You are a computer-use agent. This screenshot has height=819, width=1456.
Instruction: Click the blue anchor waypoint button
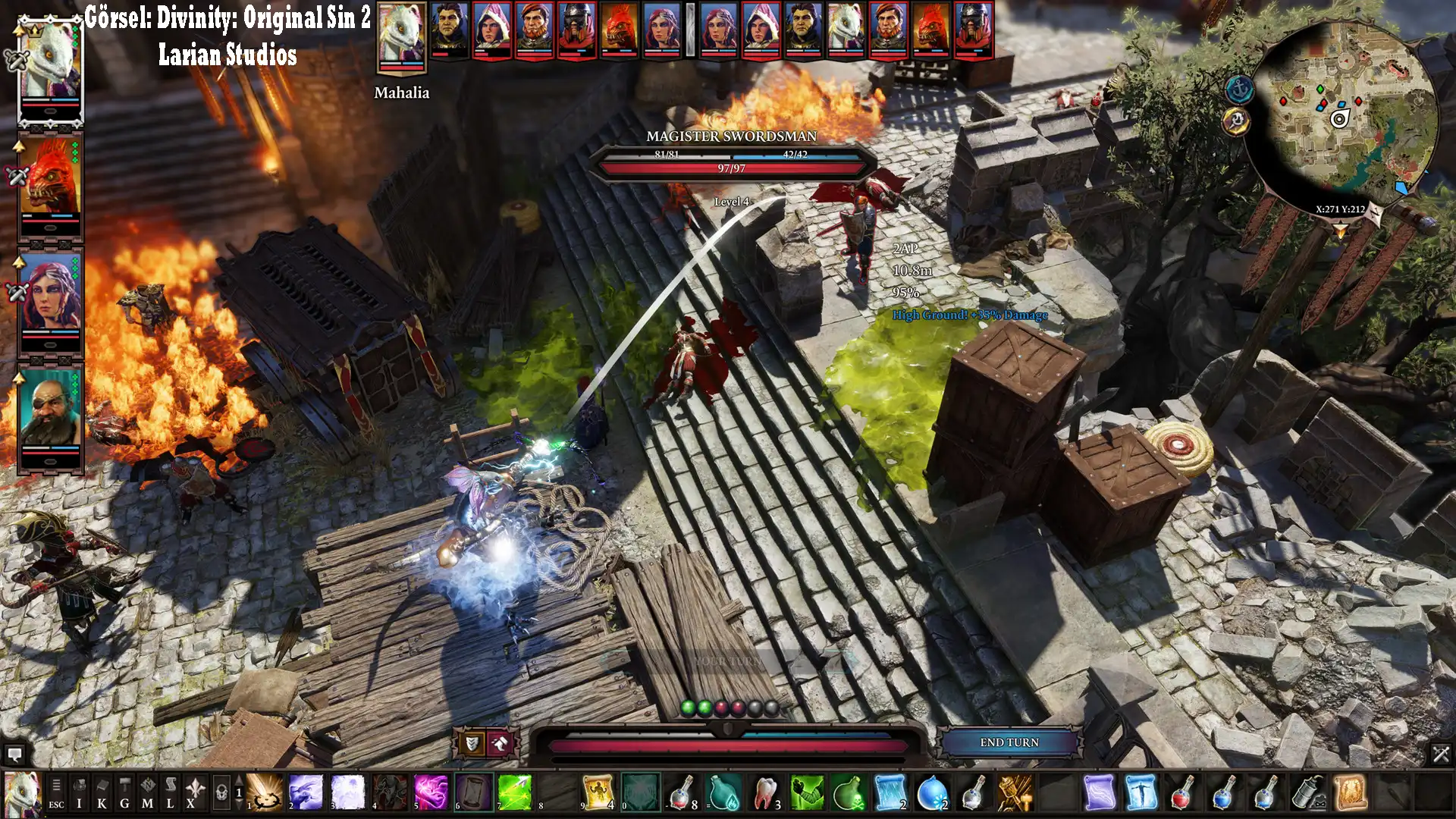(x=1240, y=89)
